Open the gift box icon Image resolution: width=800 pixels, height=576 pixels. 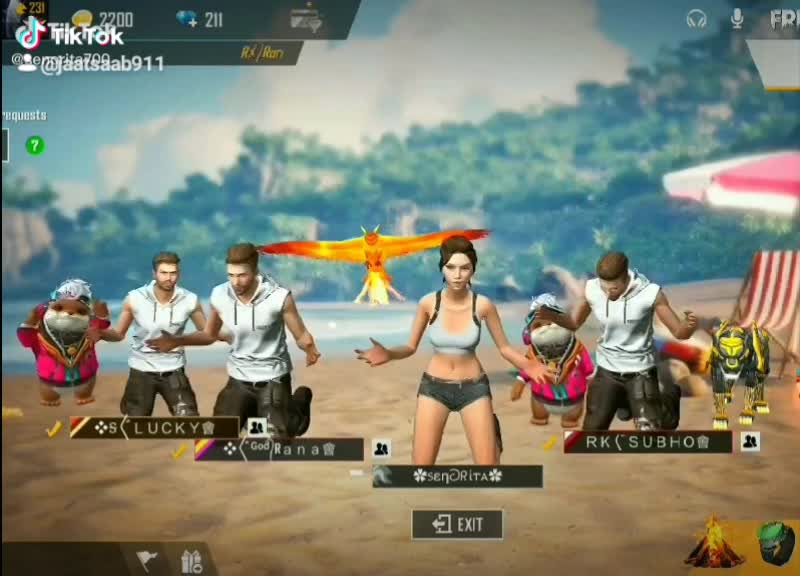point(193,559)
